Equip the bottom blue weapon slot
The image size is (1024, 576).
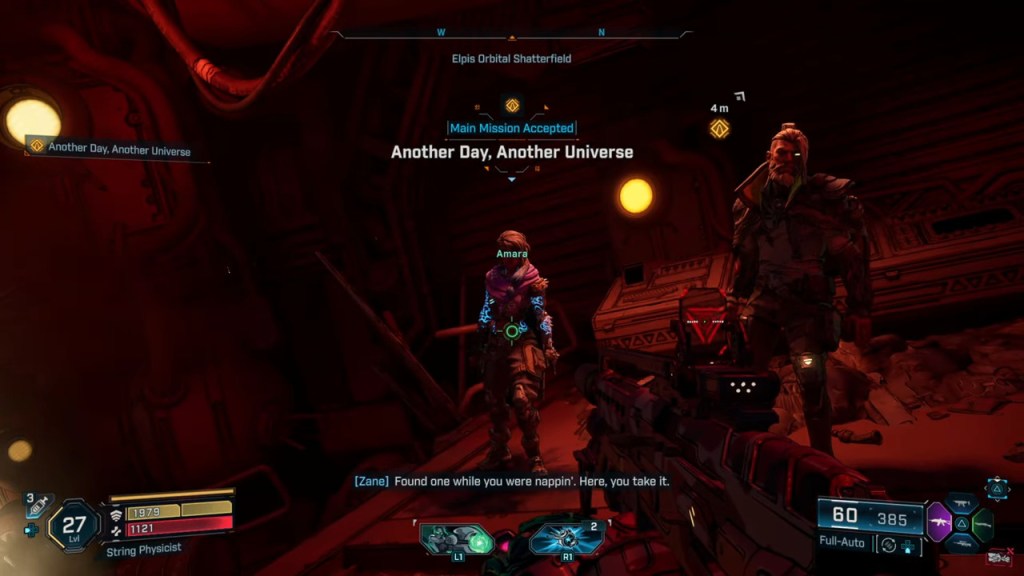click(x=961, y=545)
